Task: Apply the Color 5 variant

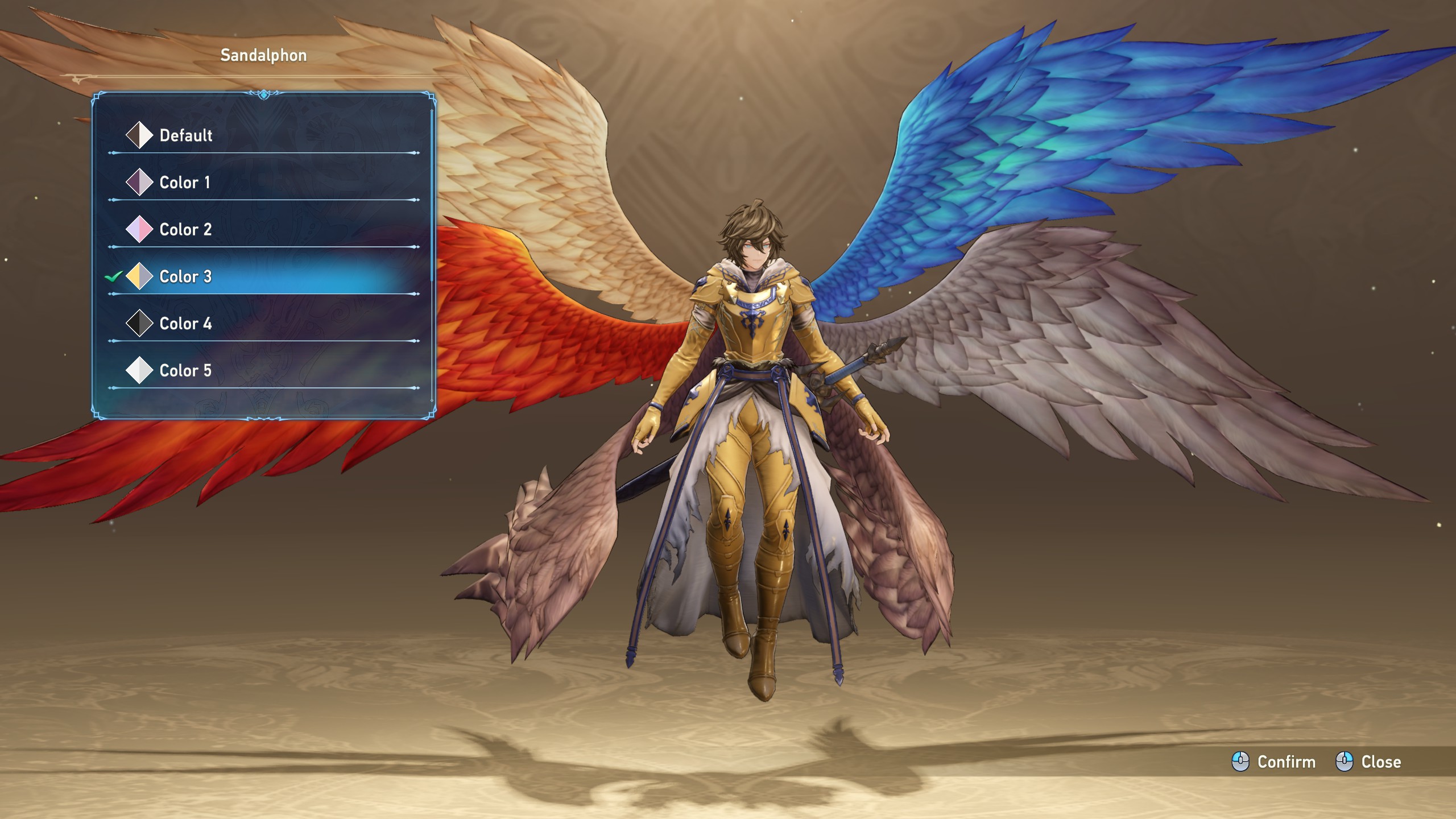Action: (x=185, y=371)
